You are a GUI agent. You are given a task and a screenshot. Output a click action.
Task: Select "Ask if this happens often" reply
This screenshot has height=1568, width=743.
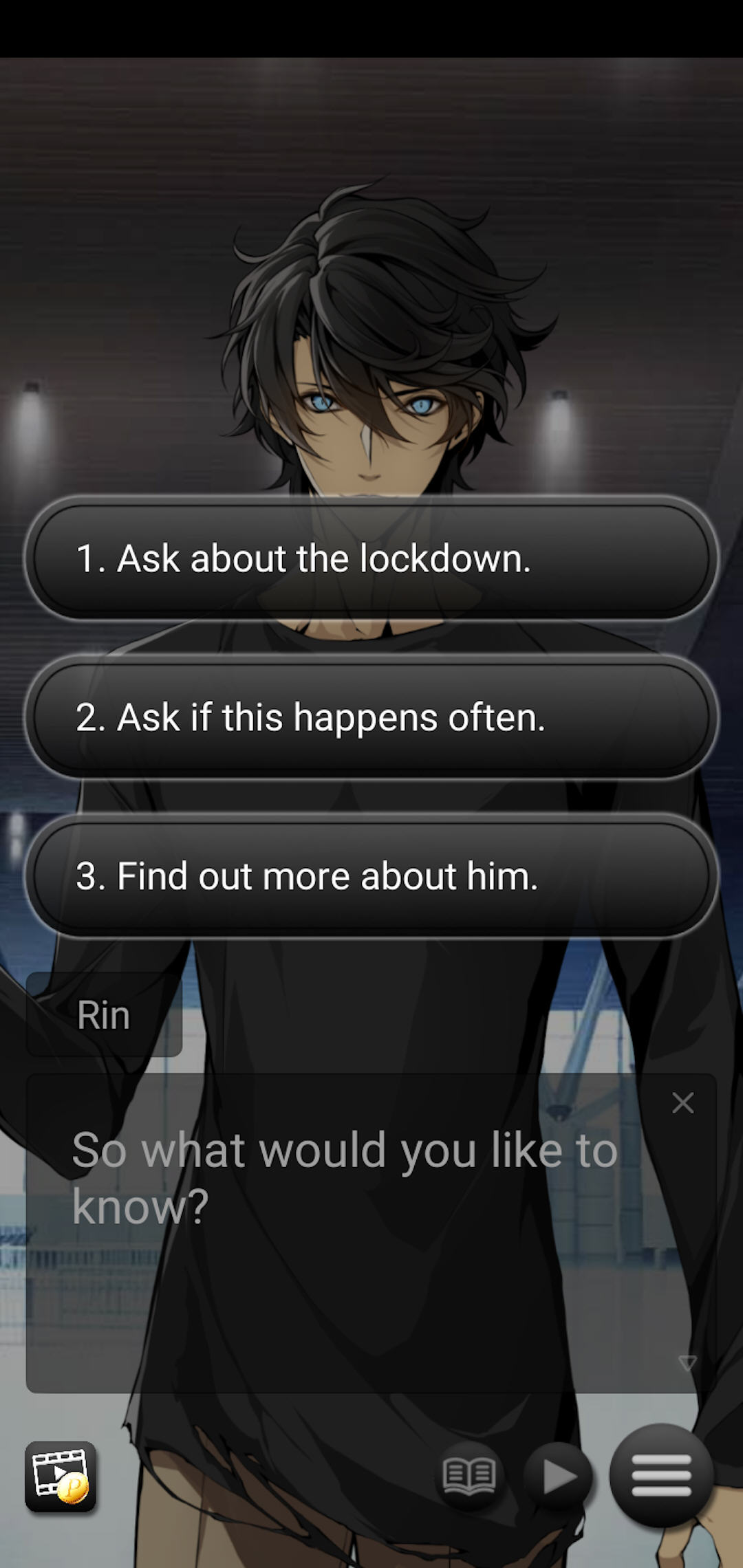(x=371, y=717)
